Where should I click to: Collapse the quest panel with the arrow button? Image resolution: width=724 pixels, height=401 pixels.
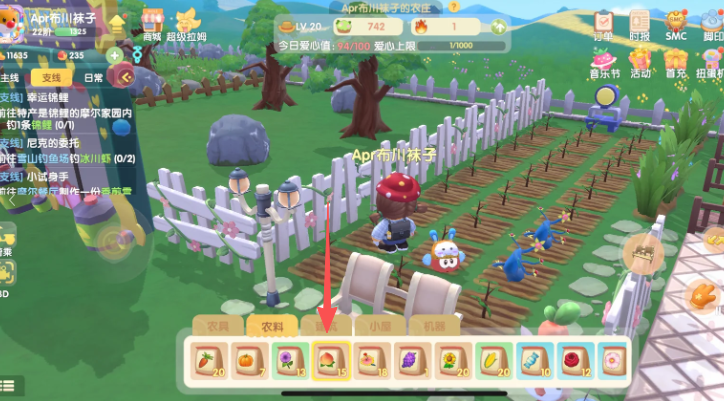(x=125, y=76)
